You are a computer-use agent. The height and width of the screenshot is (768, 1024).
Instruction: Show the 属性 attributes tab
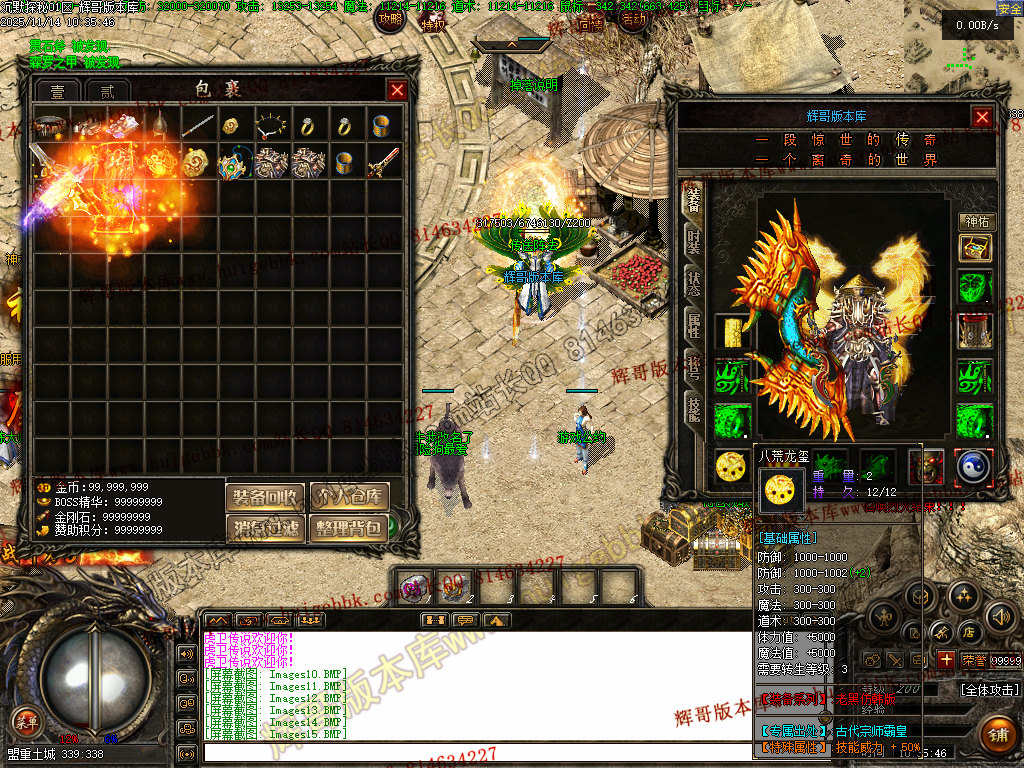click(693, 323)
